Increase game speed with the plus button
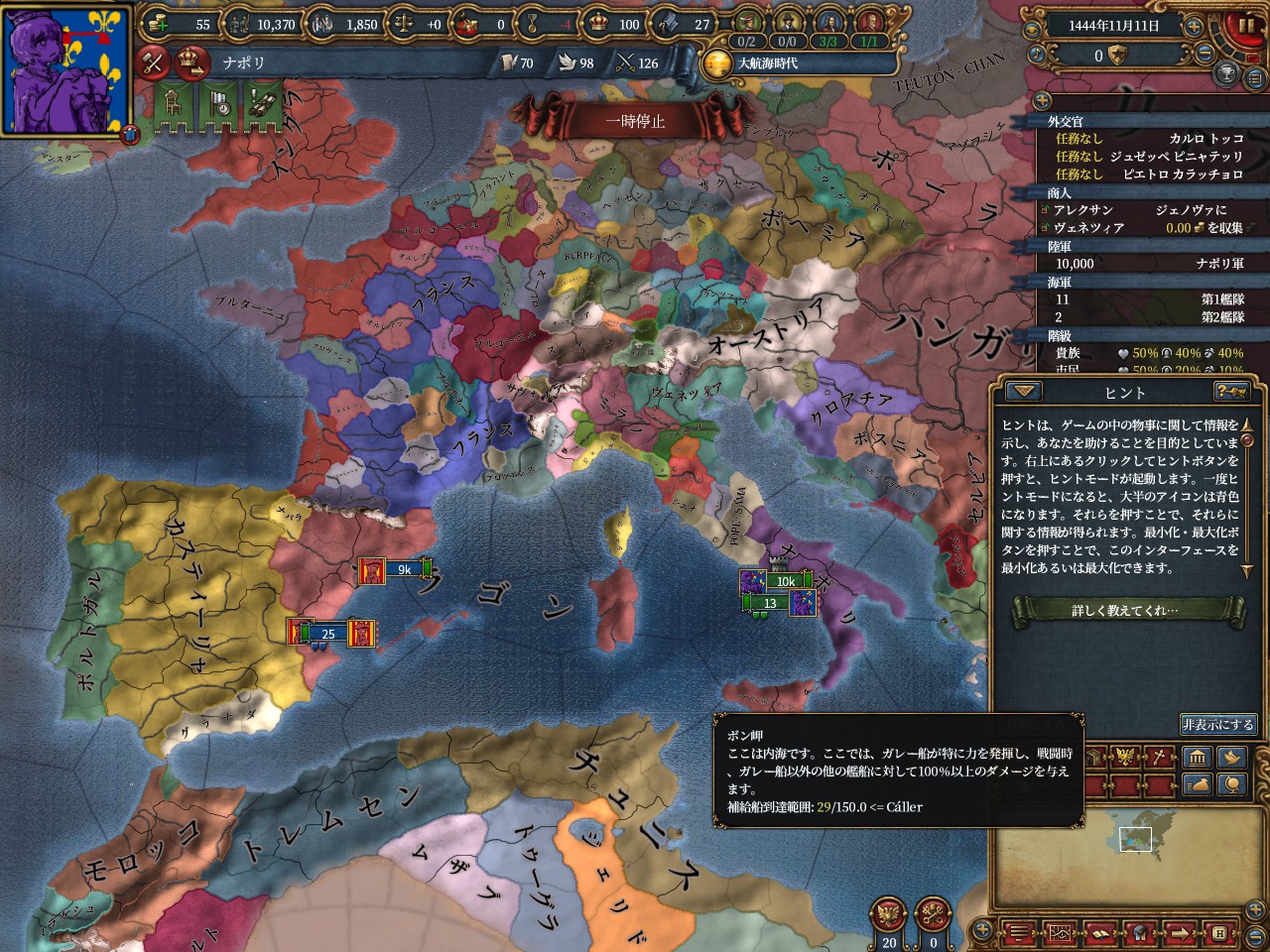The width and height of the screenshot is (1270, 952). click(1194, 27)
